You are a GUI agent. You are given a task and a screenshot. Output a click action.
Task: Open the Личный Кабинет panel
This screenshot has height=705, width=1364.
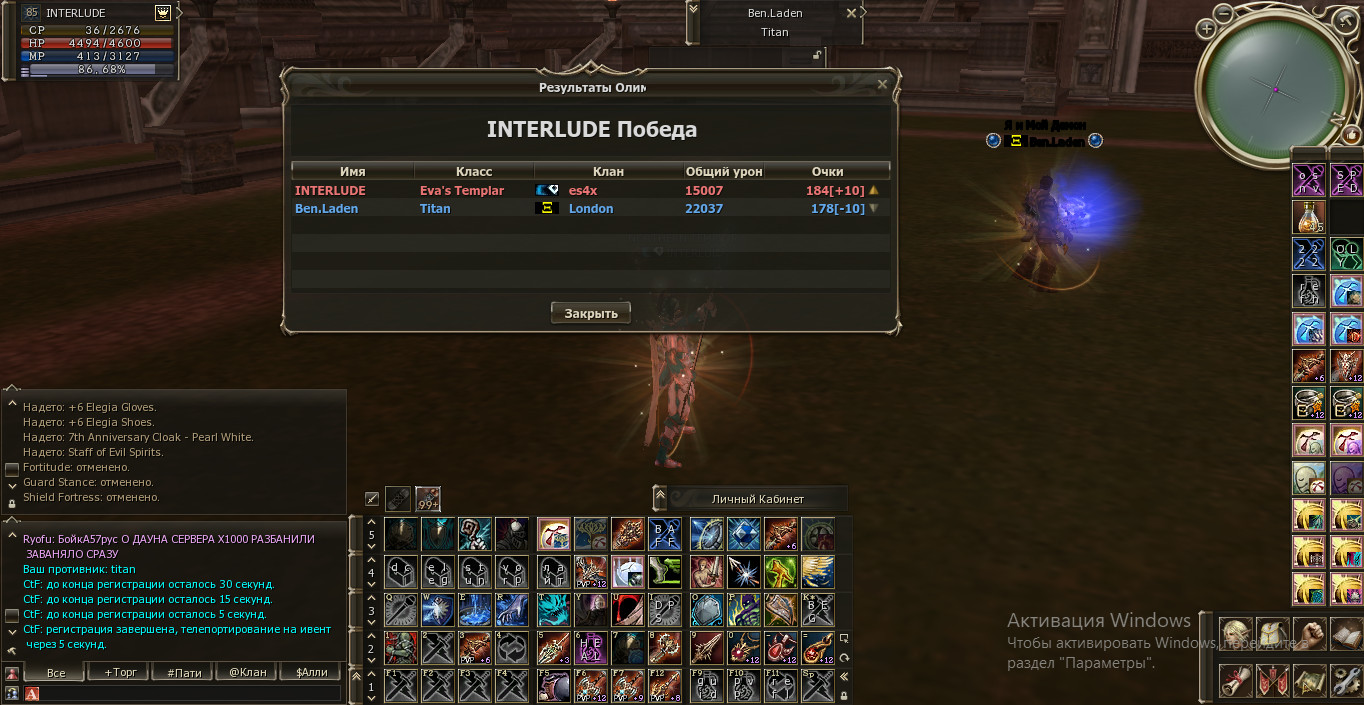click(757, 498)
